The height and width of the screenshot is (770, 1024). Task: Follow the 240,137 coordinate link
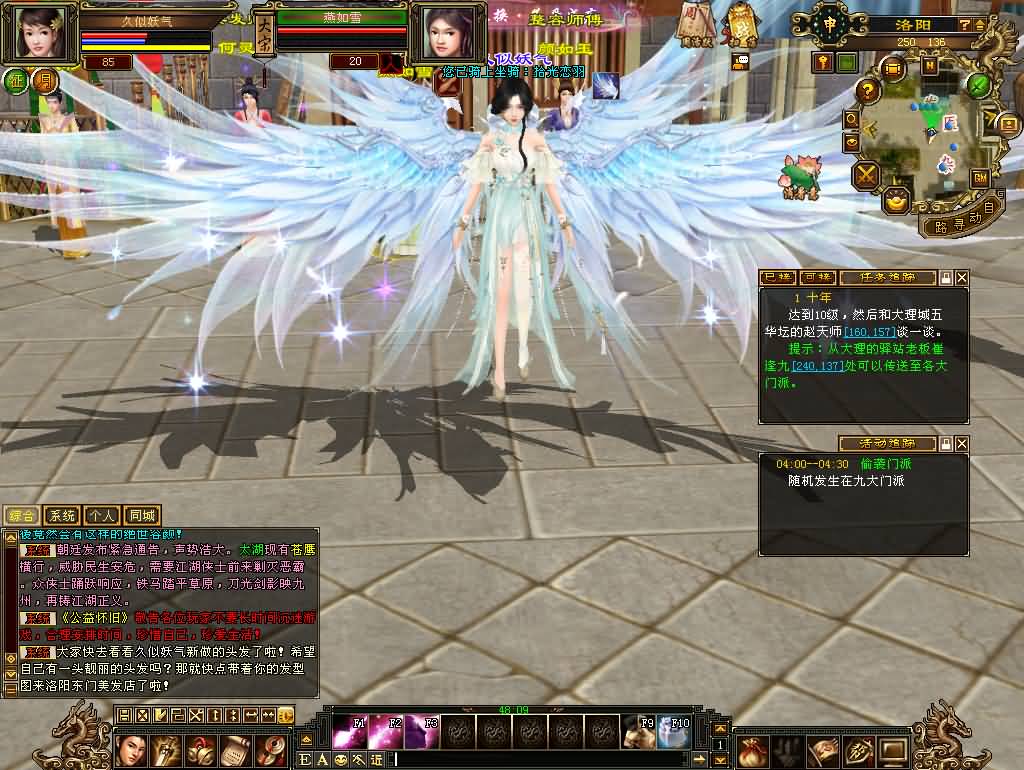point(818,366)
